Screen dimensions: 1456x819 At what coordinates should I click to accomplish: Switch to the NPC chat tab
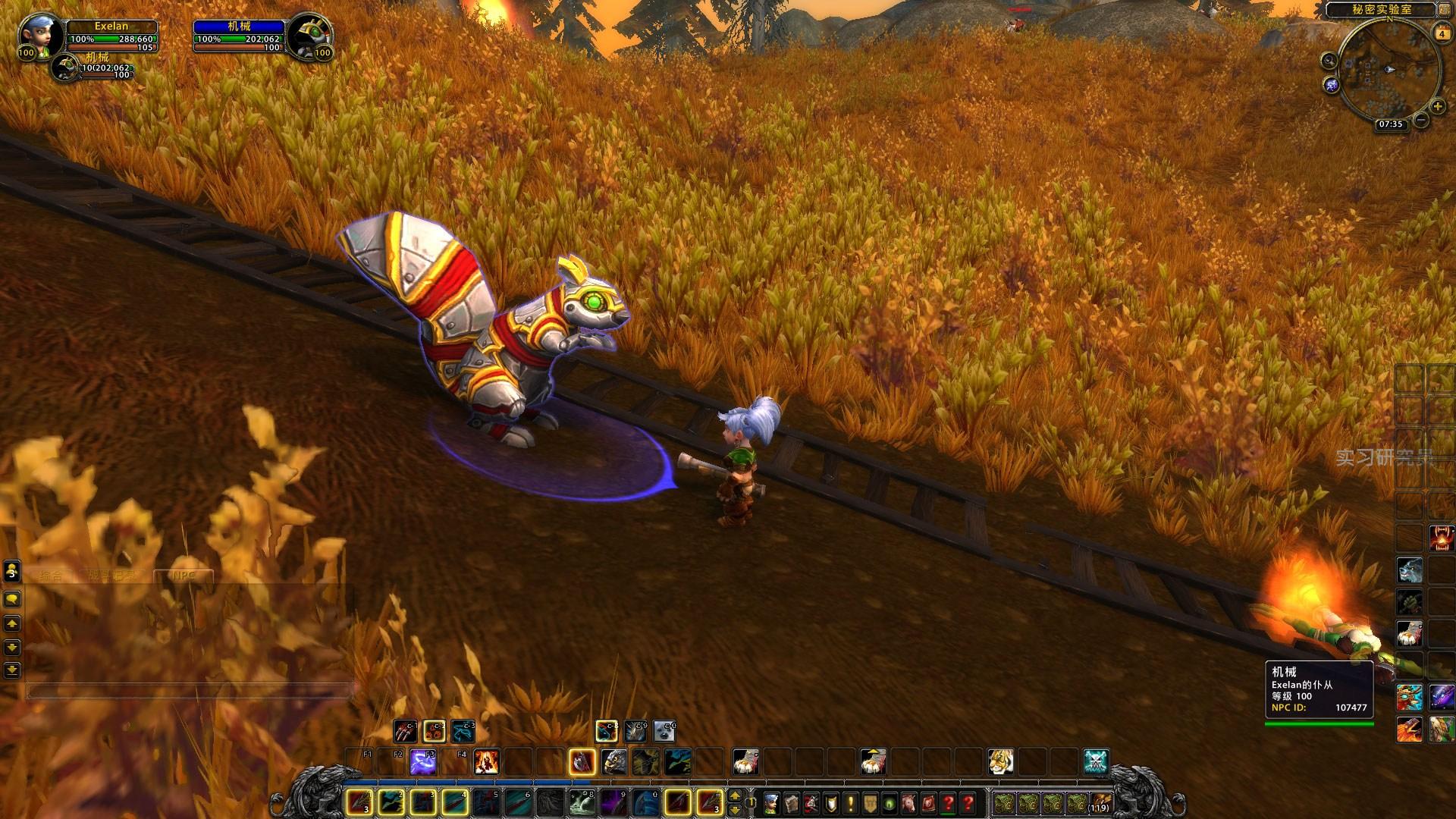coord(184,576)
